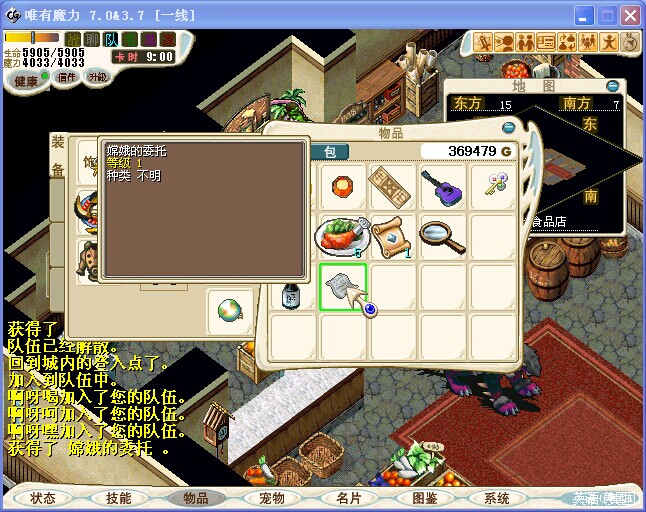Toggle the 物品 items menu button
This screenshot has width=646, height=512.
pyautogui.click(x=195, y=497)
